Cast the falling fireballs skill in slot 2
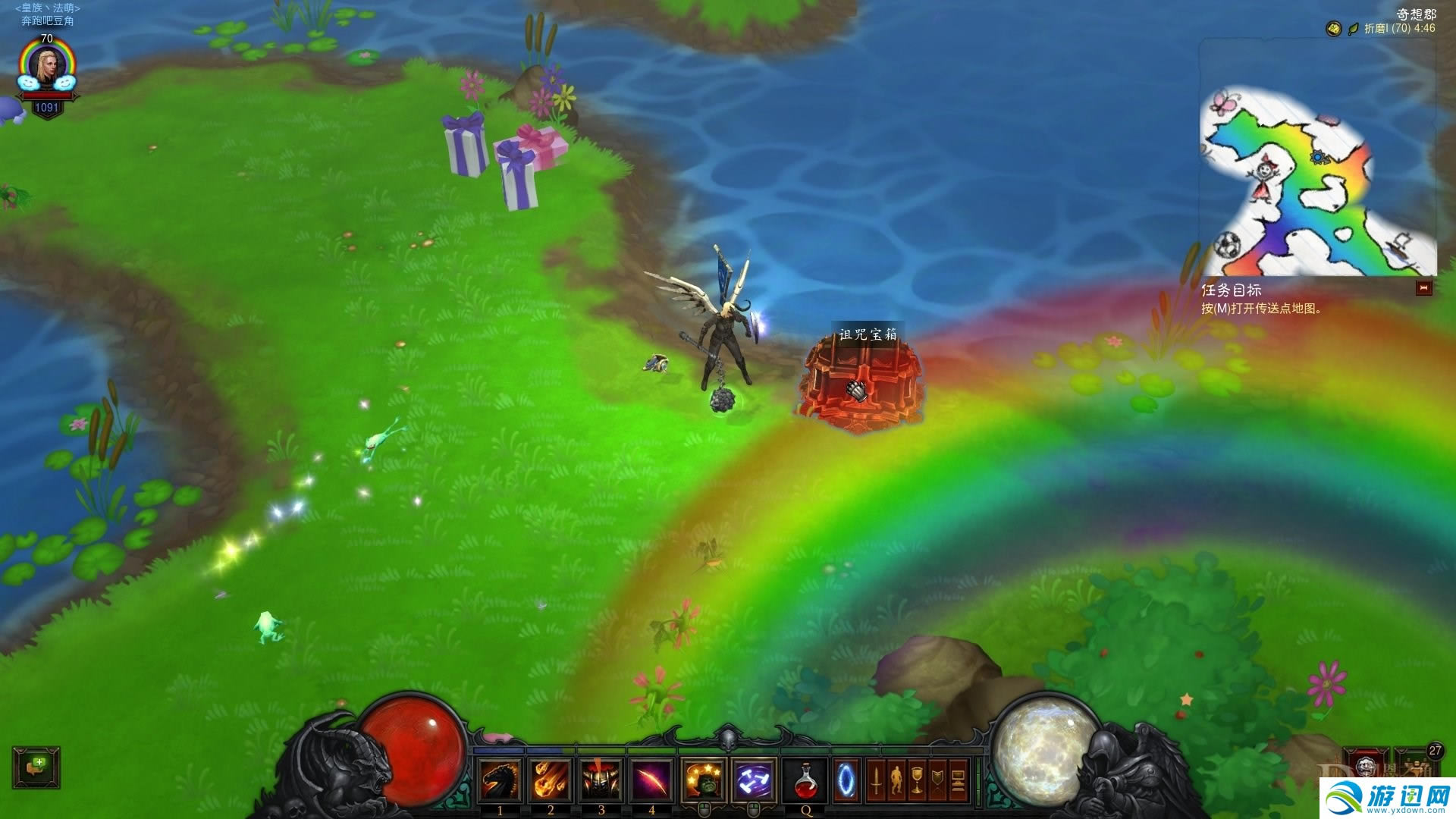 (x=551, y=780)
